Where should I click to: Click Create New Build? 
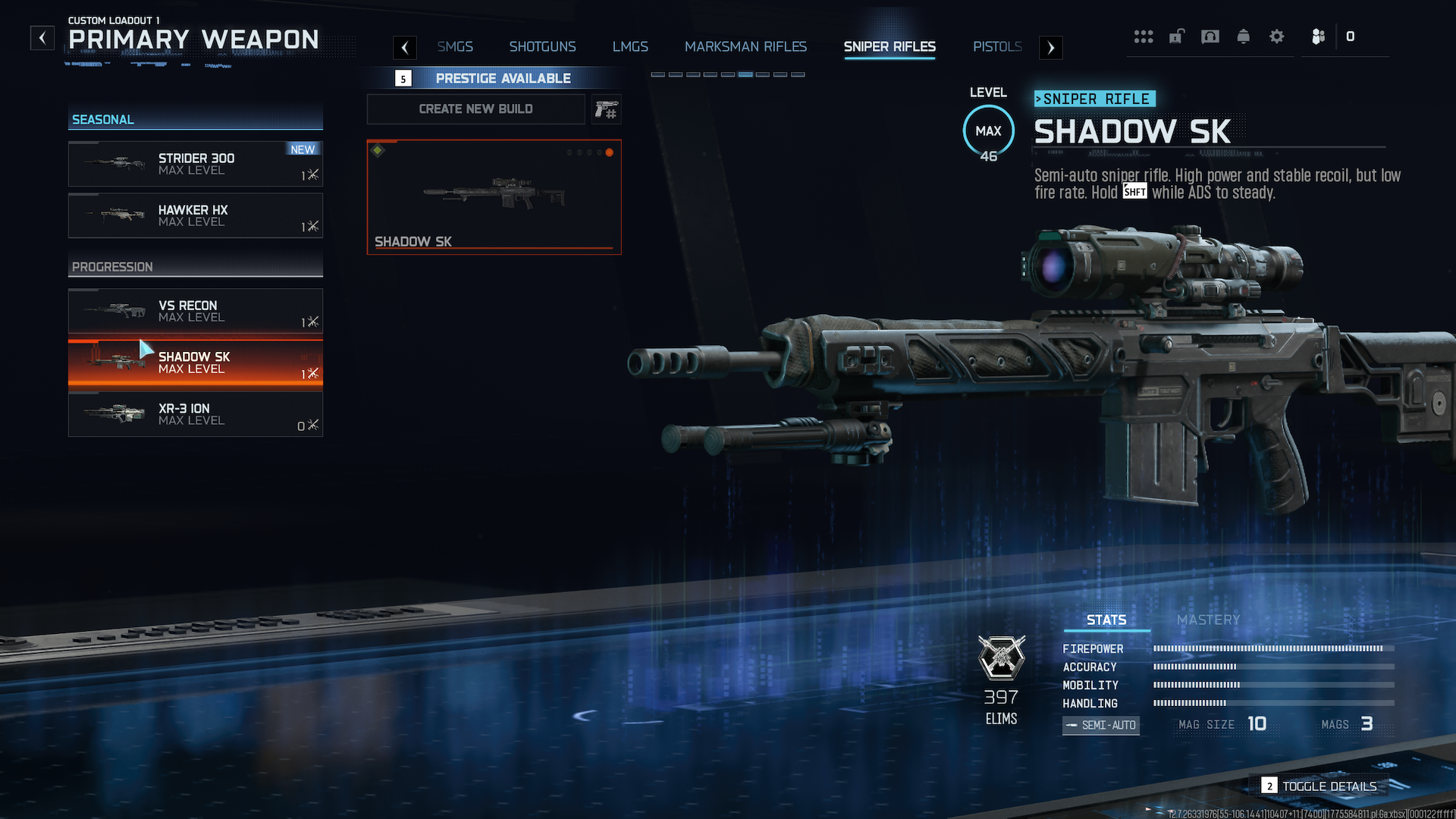[x=475, y=109]
